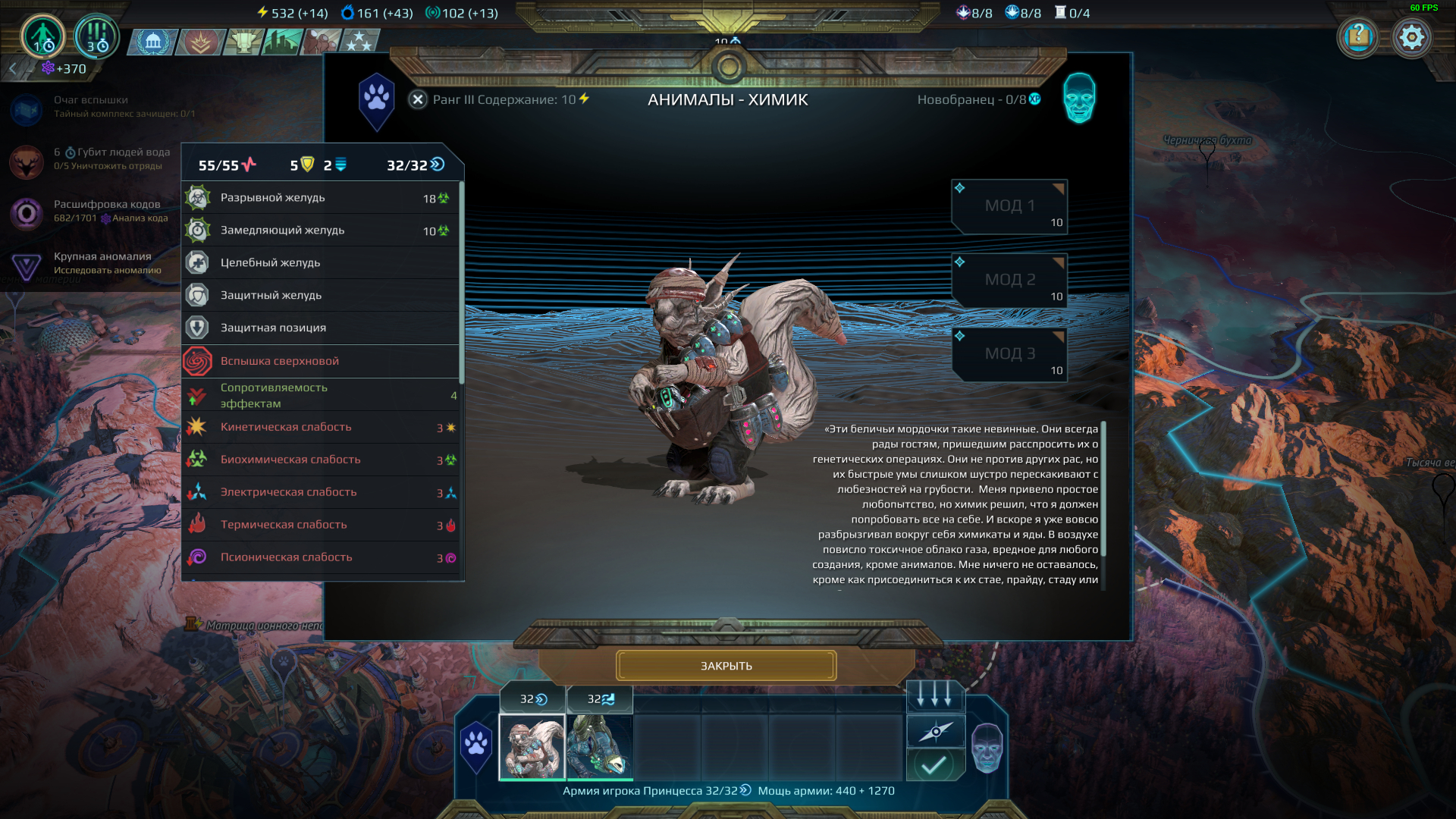The width and height of the screenshot is (1456, 819).
Task: Open the Кинетическая слабость trait row
Action: click(320, 428)
